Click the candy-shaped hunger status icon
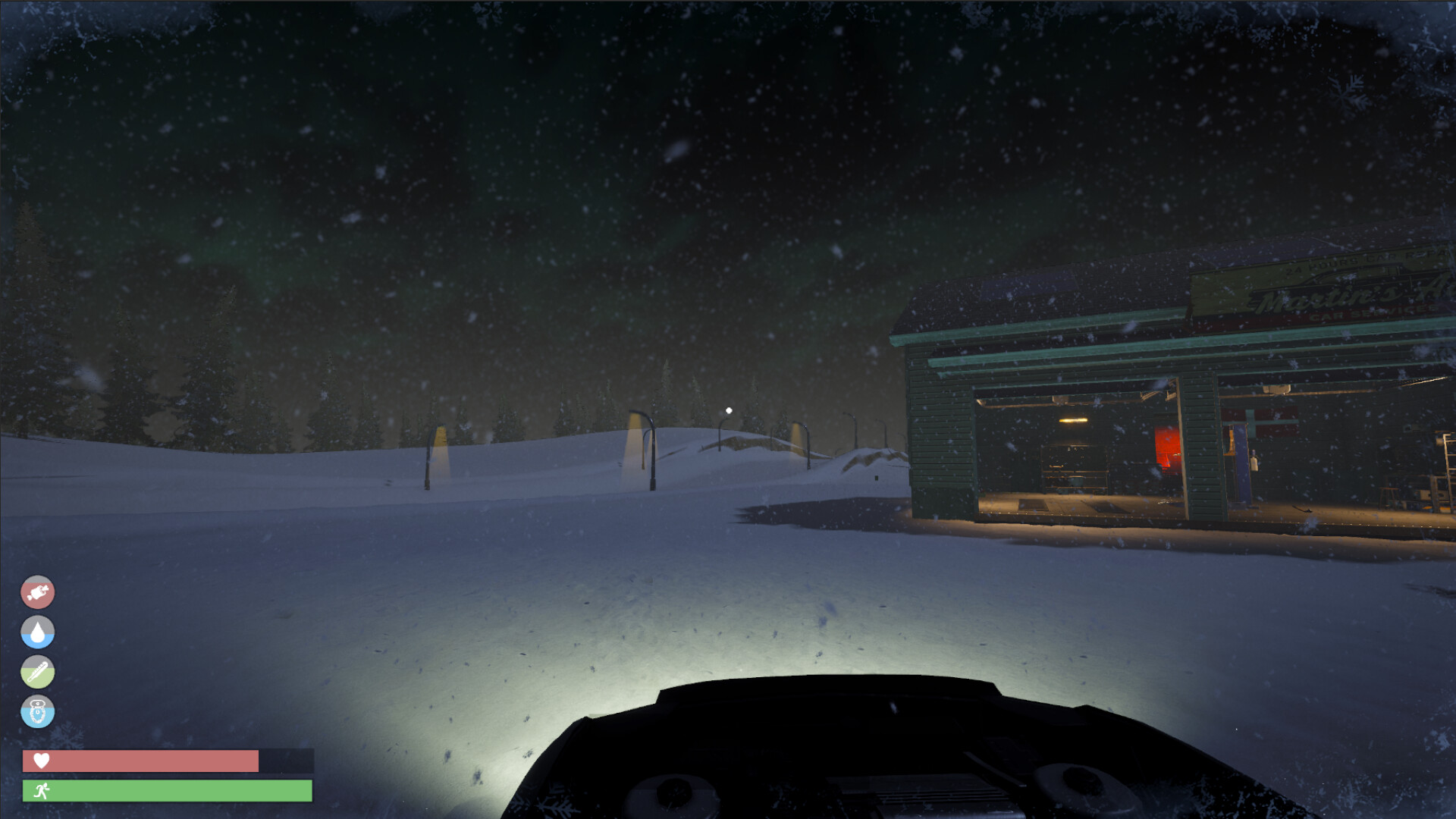The width and height of the screenshot is (1456, 819). (x=38, y=592)
